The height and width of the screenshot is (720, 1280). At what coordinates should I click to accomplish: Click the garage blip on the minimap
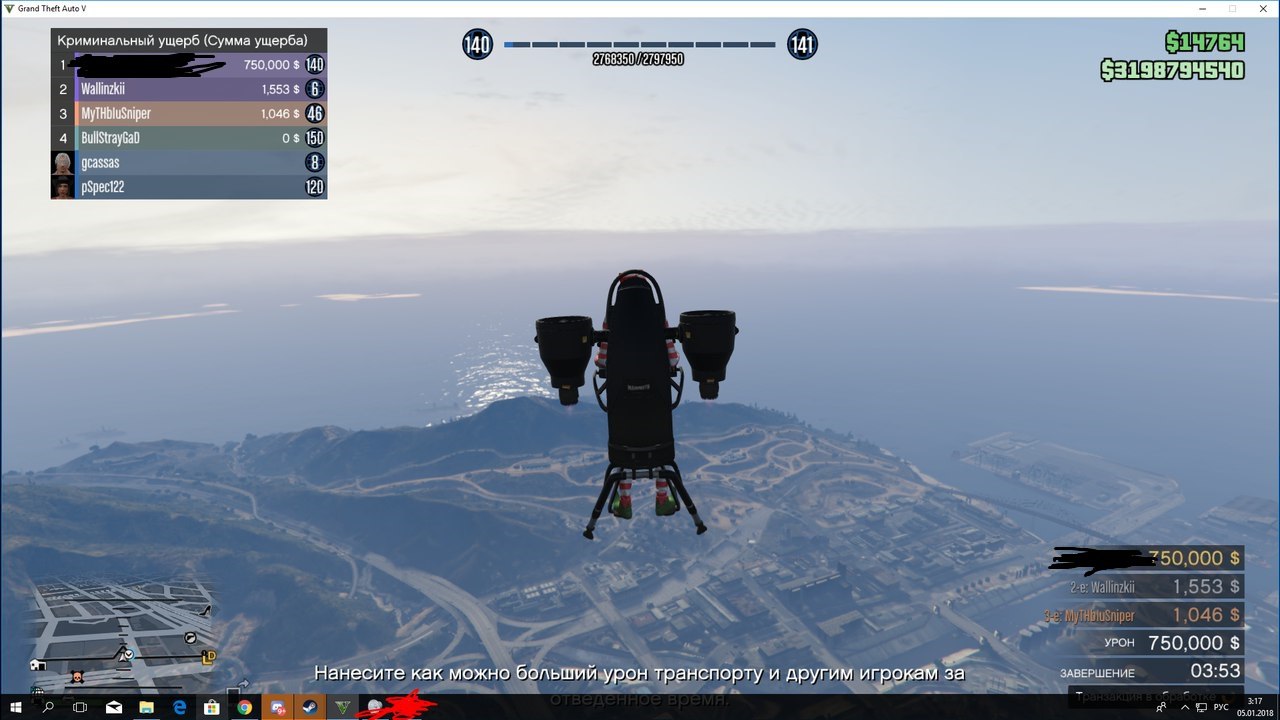pos(37,664)
